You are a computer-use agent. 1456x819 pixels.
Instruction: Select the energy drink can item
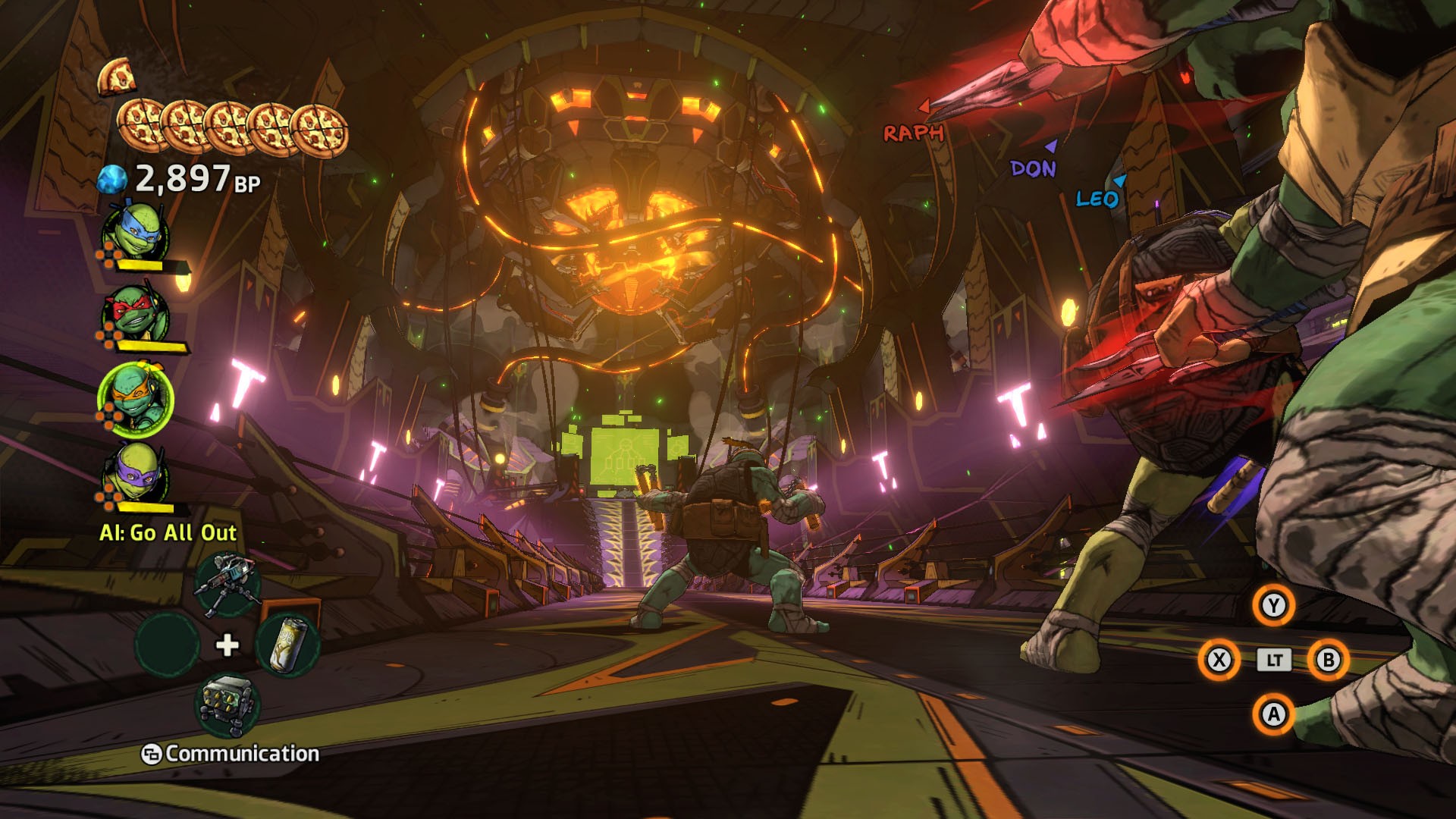(x=287, y=645)
